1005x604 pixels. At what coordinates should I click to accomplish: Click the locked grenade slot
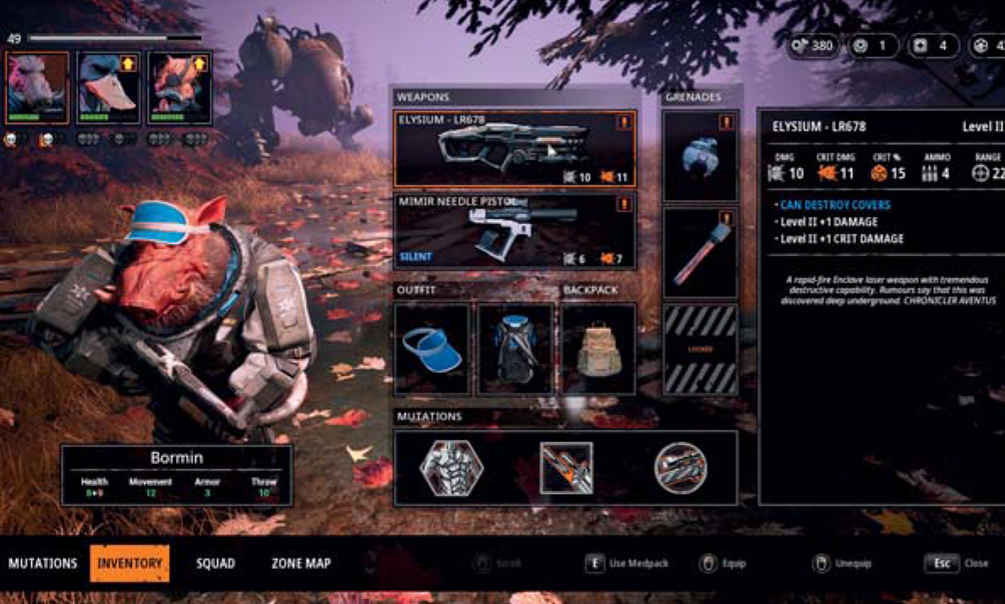[700, 349]
